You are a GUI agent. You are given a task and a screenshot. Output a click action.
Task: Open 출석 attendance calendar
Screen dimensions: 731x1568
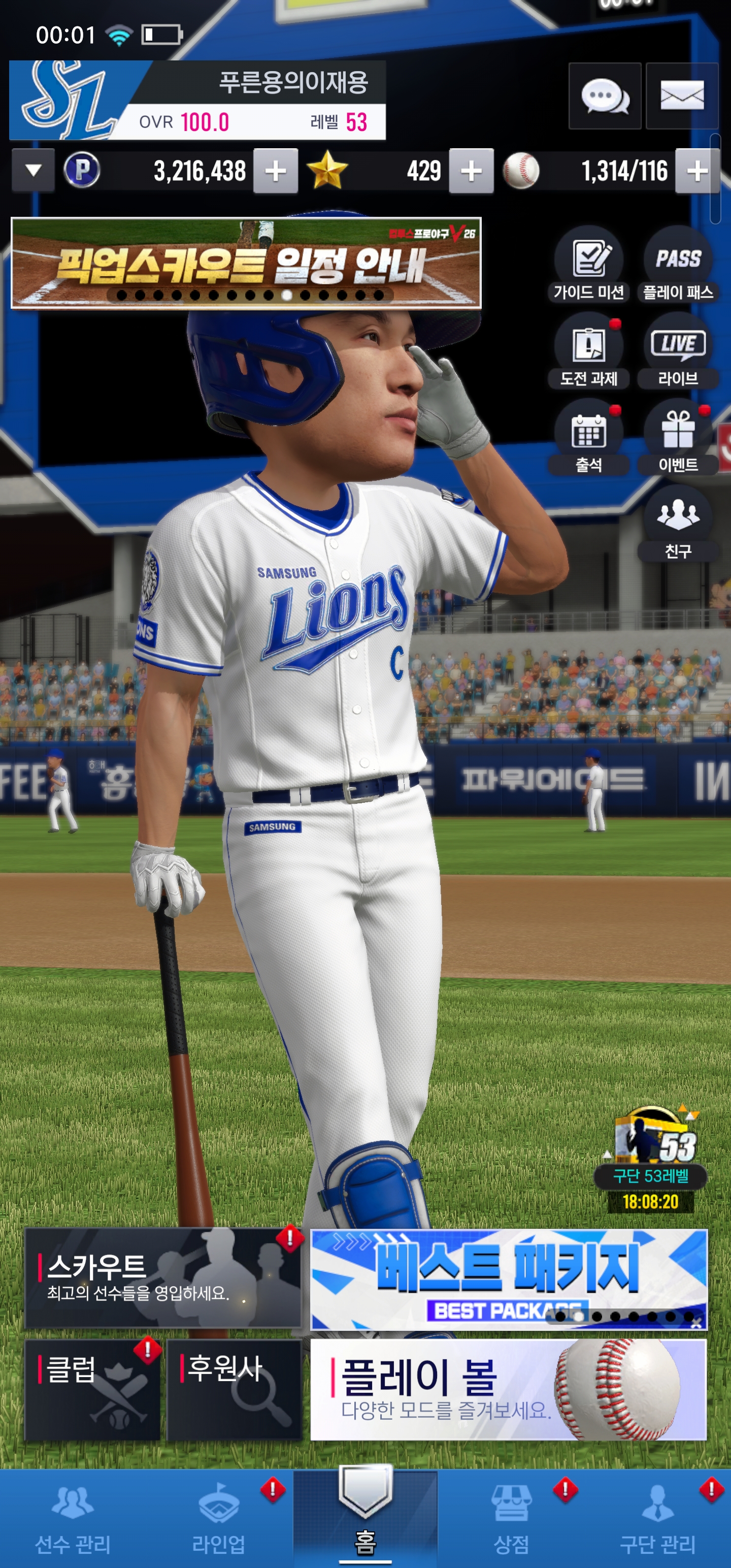click(588, 438)
